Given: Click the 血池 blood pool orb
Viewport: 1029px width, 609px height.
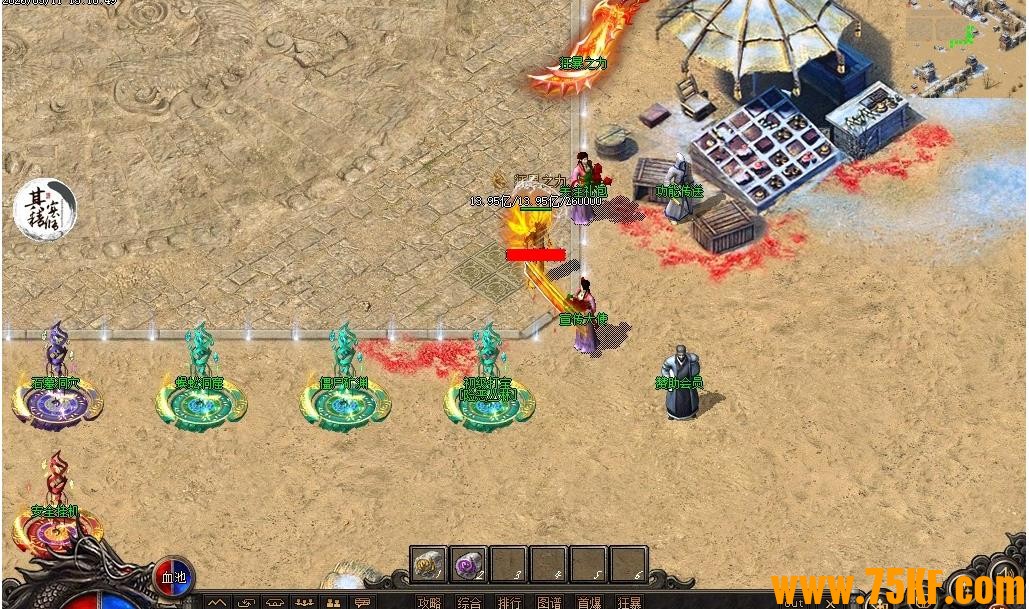Looking at the screenshot, I should 173,577.
